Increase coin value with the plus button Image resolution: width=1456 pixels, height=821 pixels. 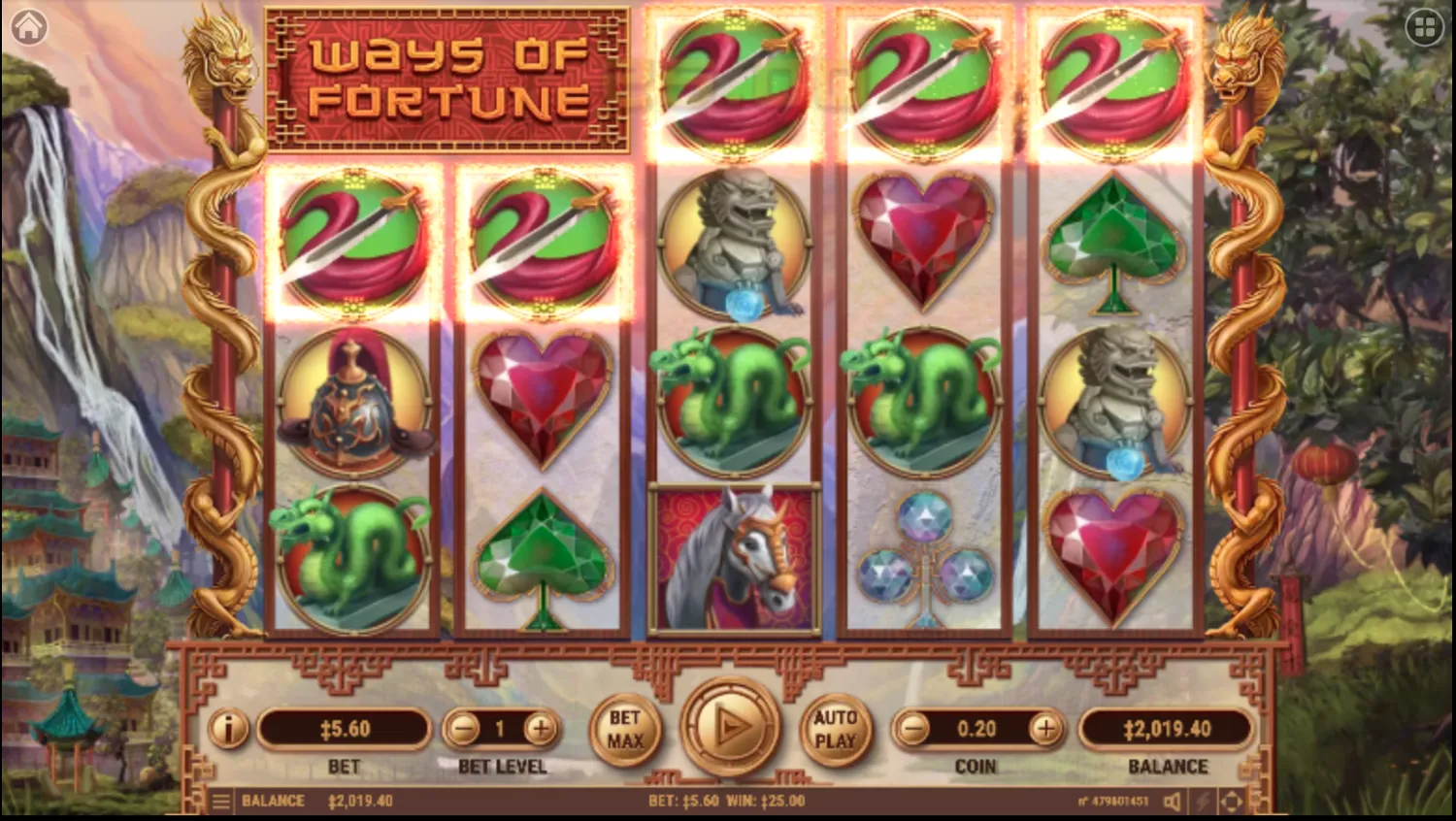(1046, 729)
